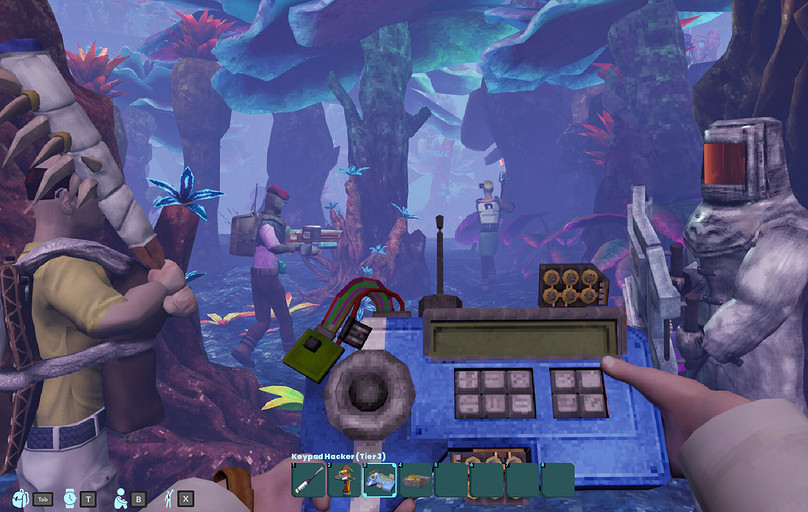Click the waving person emote icon
The image size is (808, 512).
[x=169, y=497]
